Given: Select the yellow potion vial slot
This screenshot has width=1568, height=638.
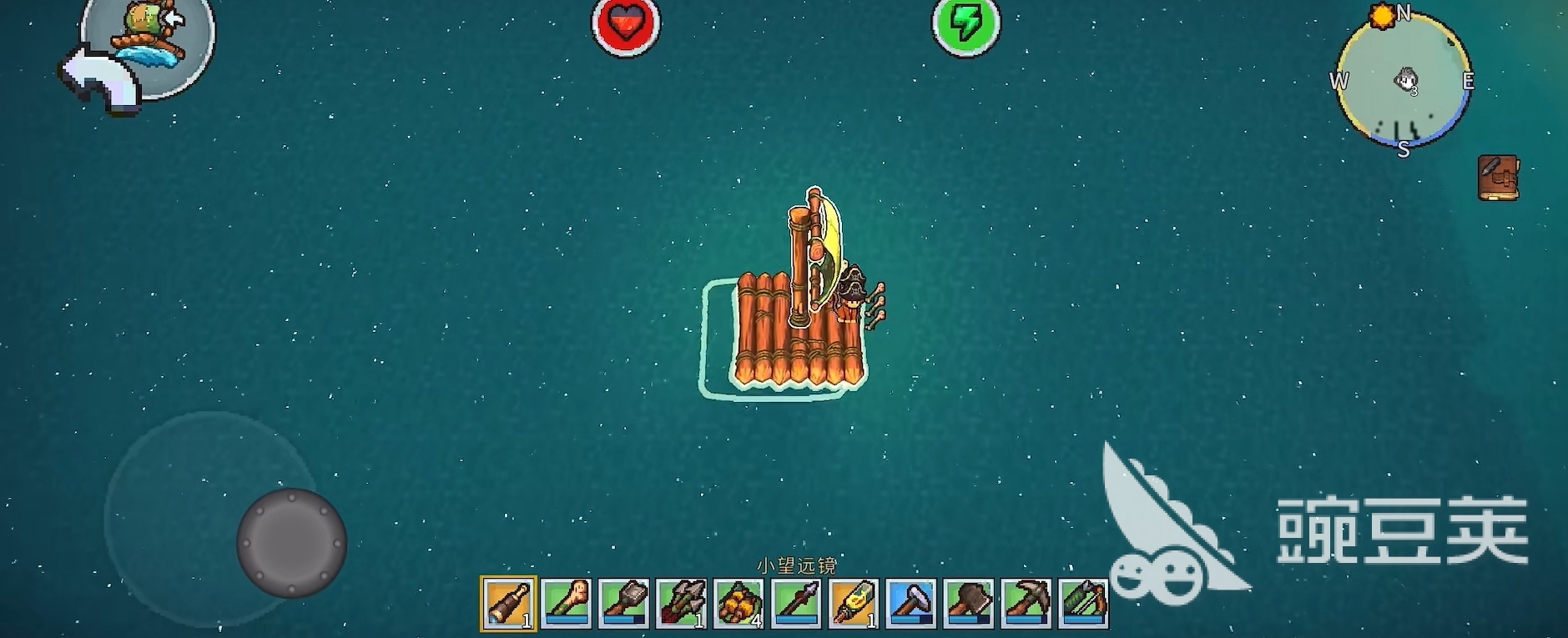Looking at the screenshot, I should pyautogui.click(x=854, y=603).
